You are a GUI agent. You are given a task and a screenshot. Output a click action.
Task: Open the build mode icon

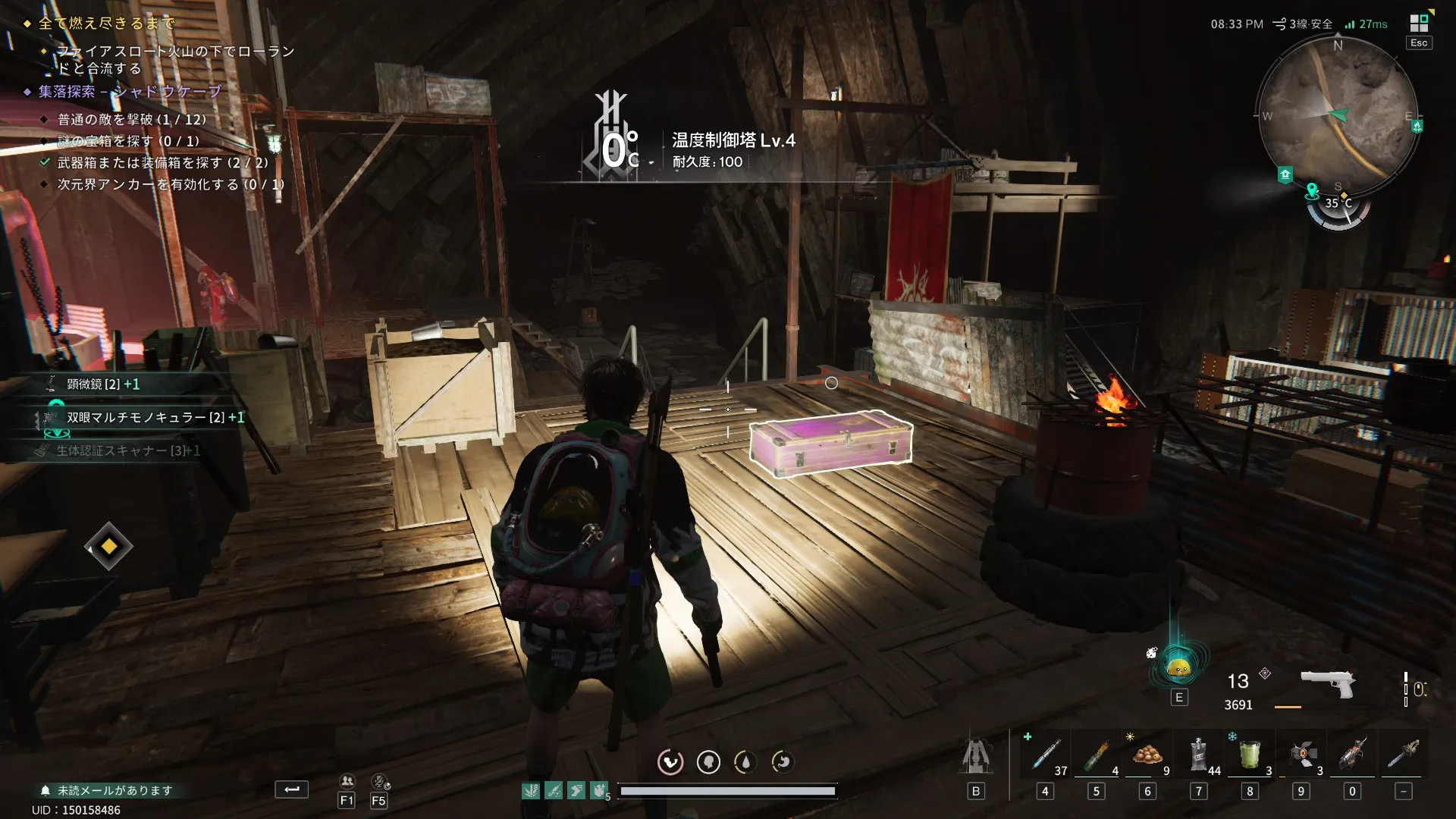pyautogui.click(x=976, y=756)
